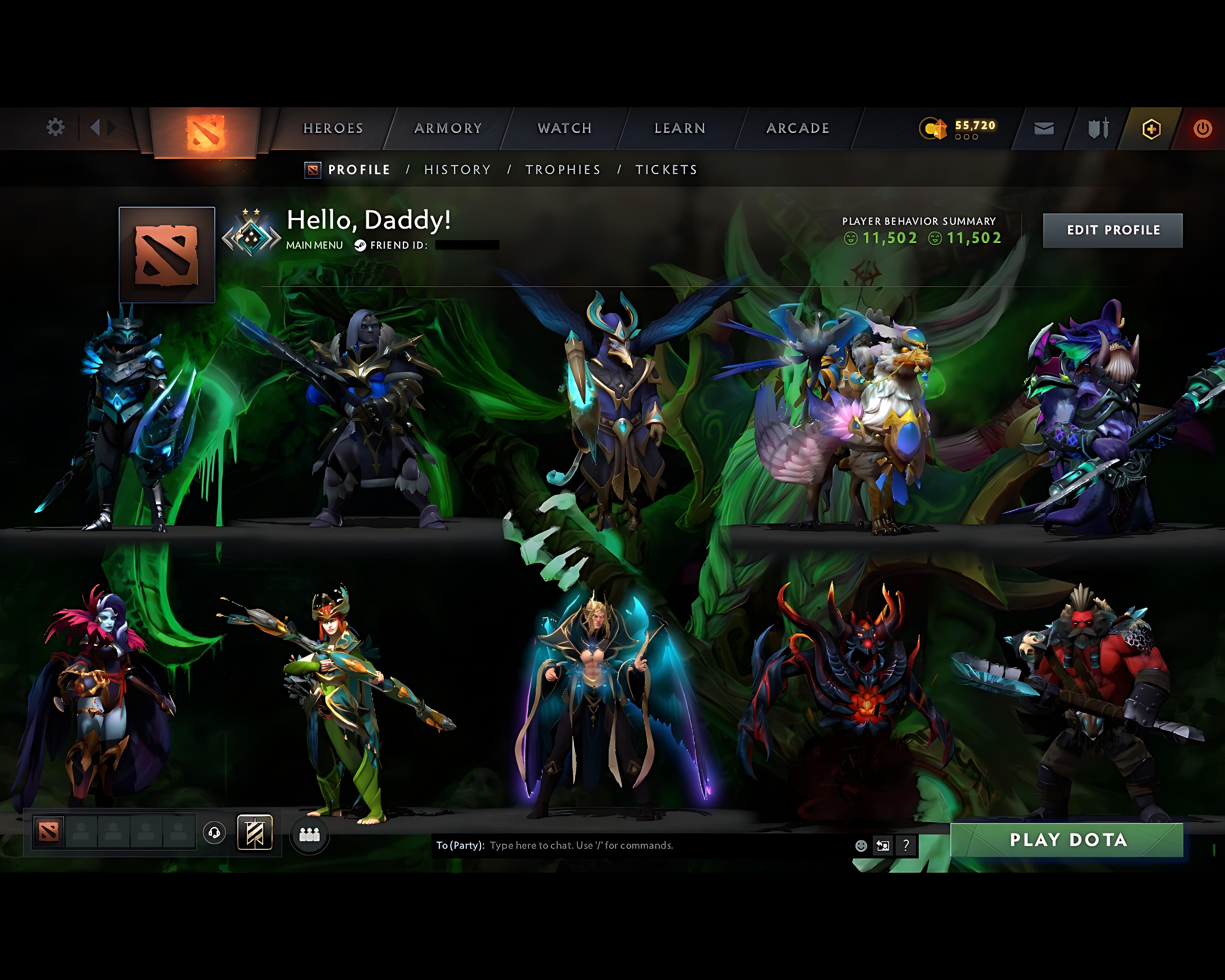
Task: Switch to the Tickets tab
Action: [x=666, y=170]
